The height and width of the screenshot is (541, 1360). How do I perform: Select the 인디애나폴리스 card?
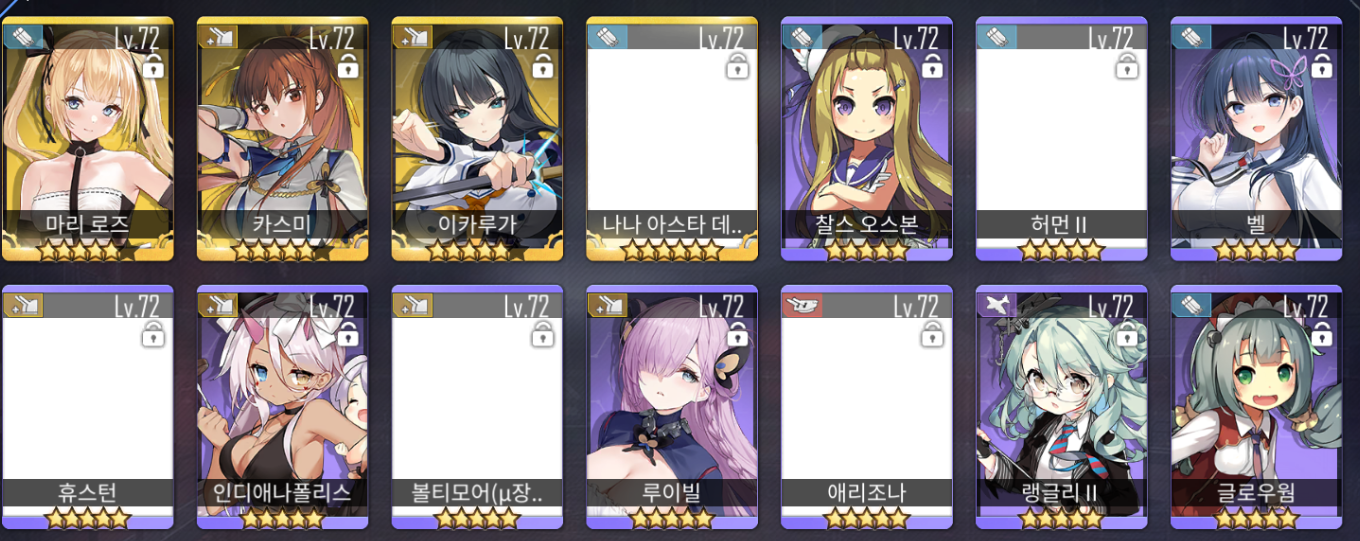282,407
